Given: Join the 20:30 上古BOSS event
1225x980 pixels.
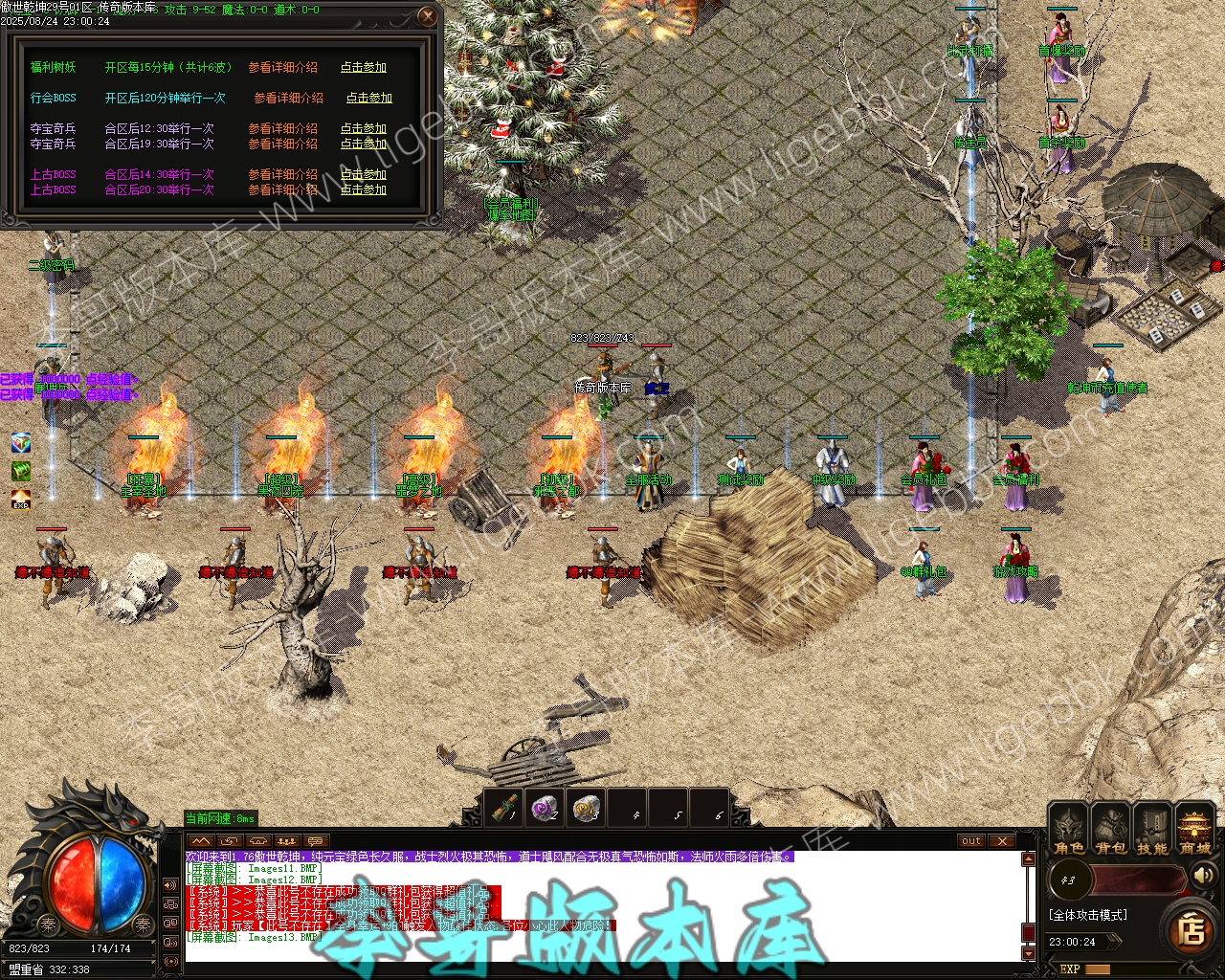Looking at the screenshot, I should (x=364, y=189).
